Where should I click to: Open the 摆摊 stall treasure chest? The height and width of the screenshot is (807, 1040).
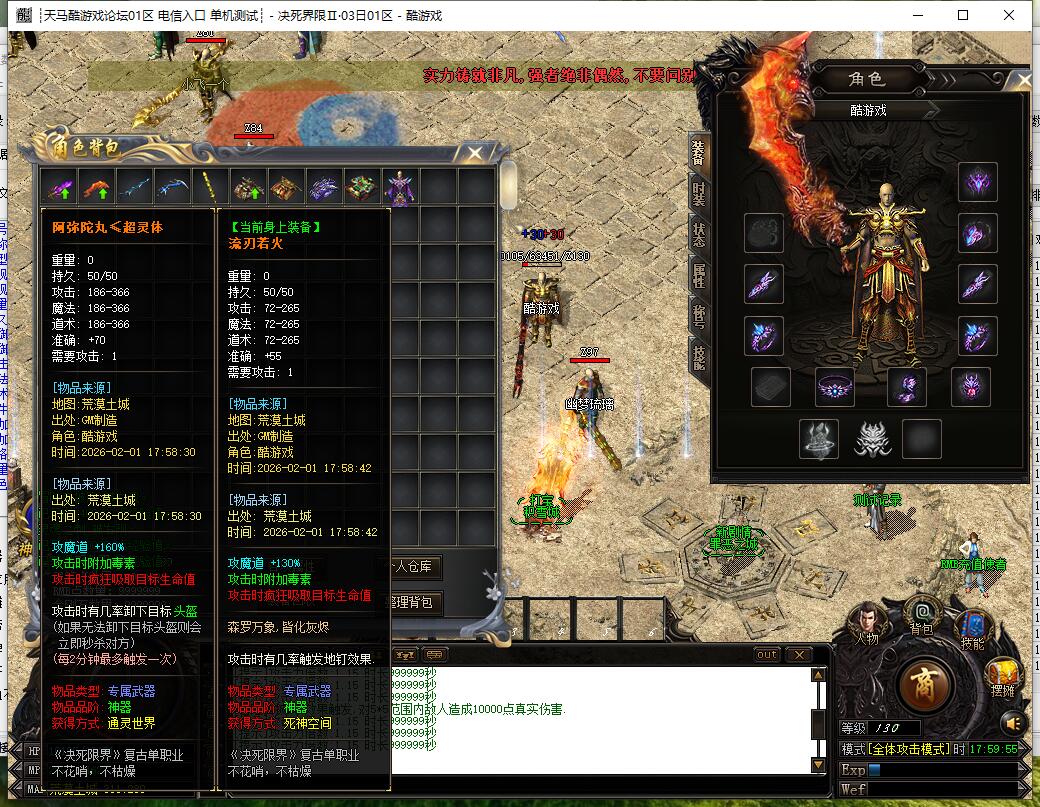pos(1003,676)
